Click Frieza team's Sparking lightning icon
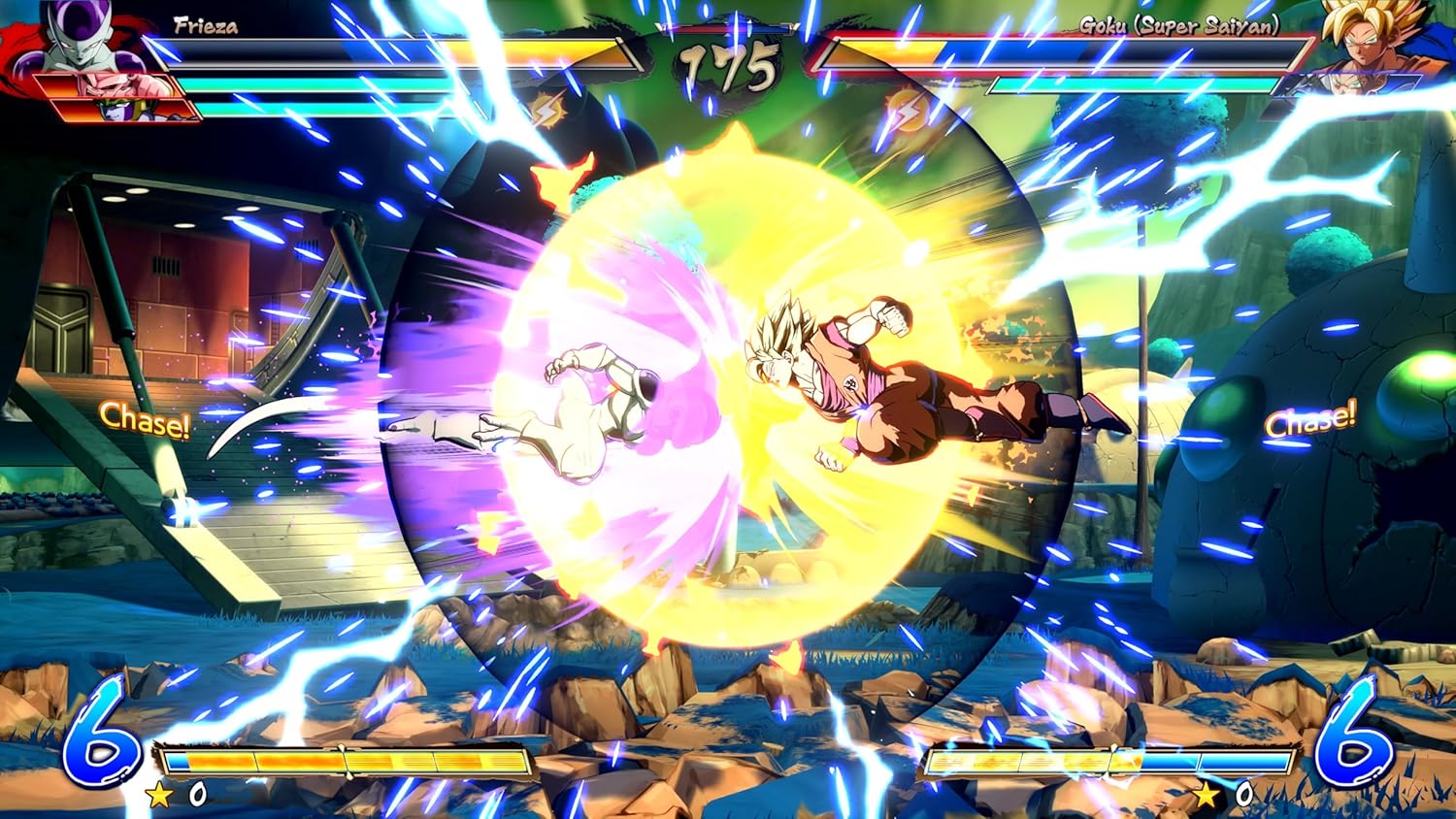 coord(546,113)
